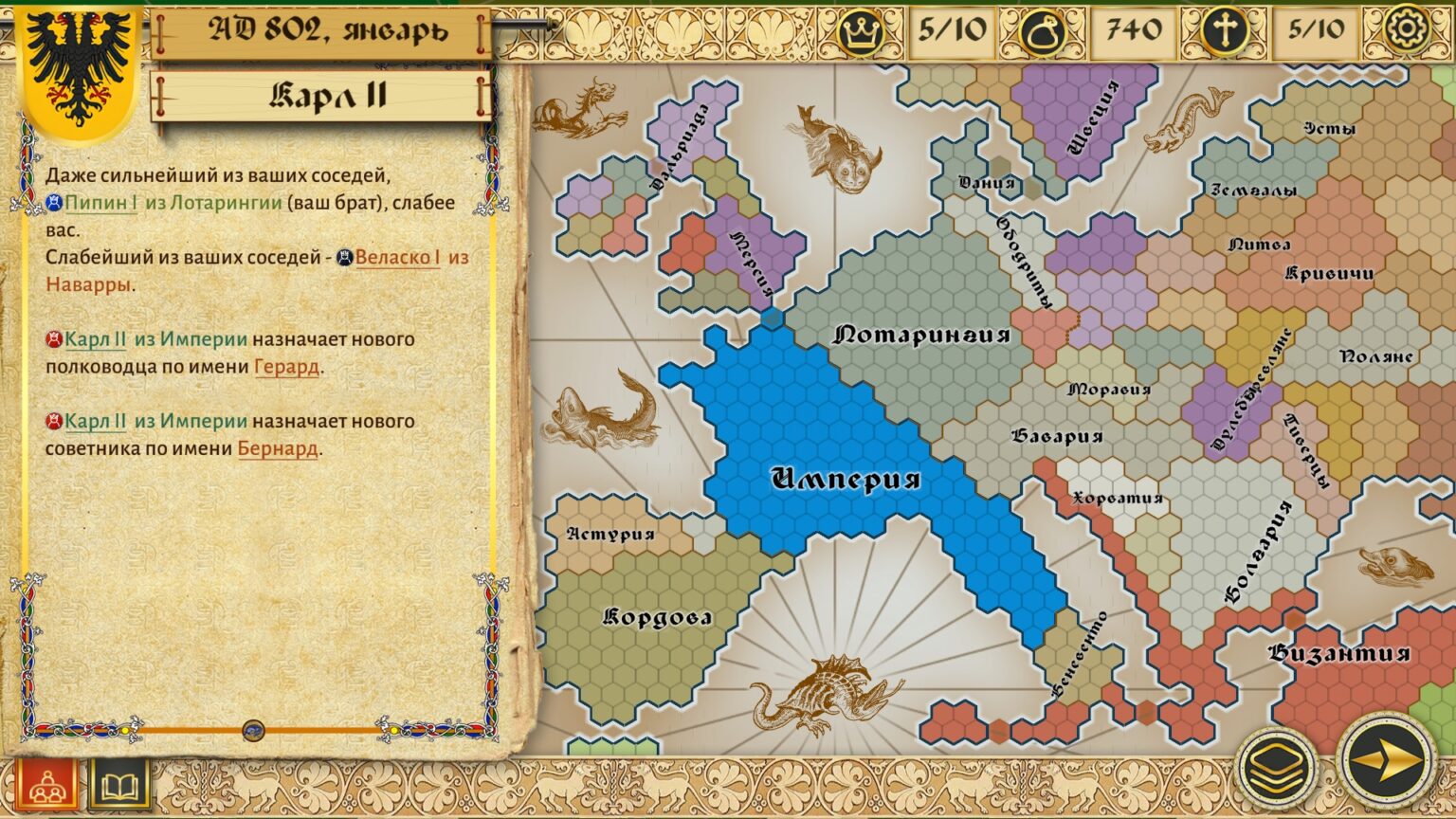Open the Бернард advisor link
This screenshot has width=1456, height=819.
click(277, 448)
